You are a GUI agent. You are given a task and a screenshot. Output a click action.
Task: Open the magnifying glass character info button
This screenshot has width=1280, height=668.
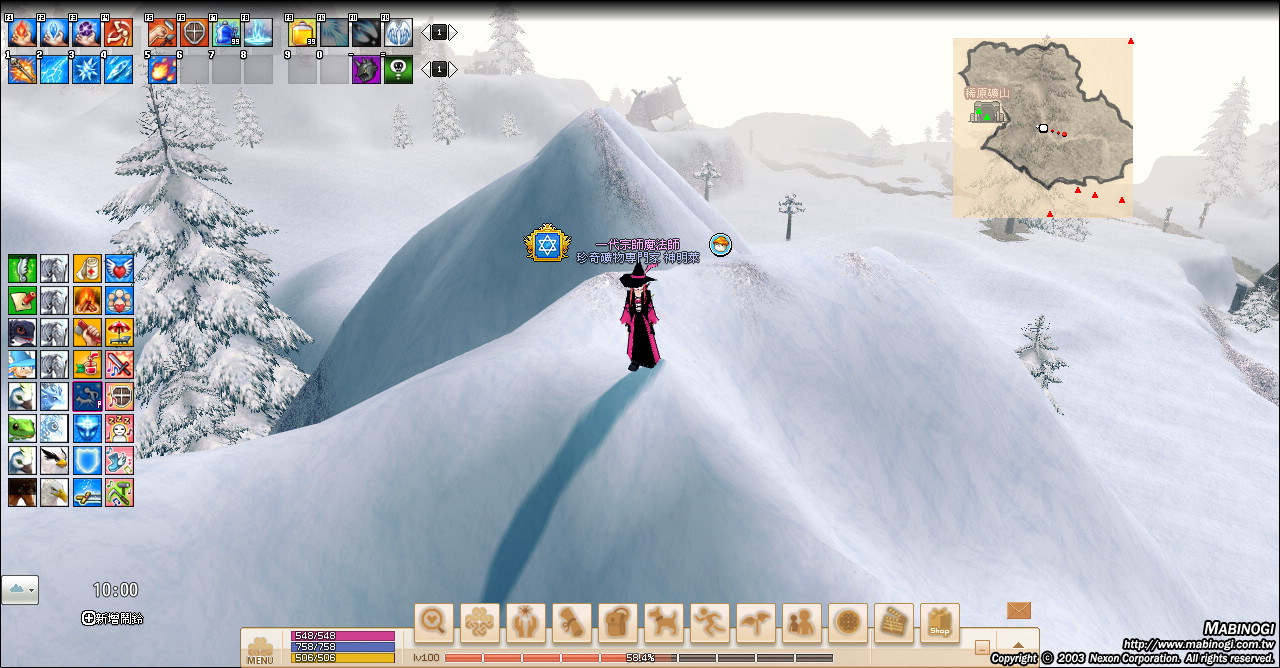point(434,623)
